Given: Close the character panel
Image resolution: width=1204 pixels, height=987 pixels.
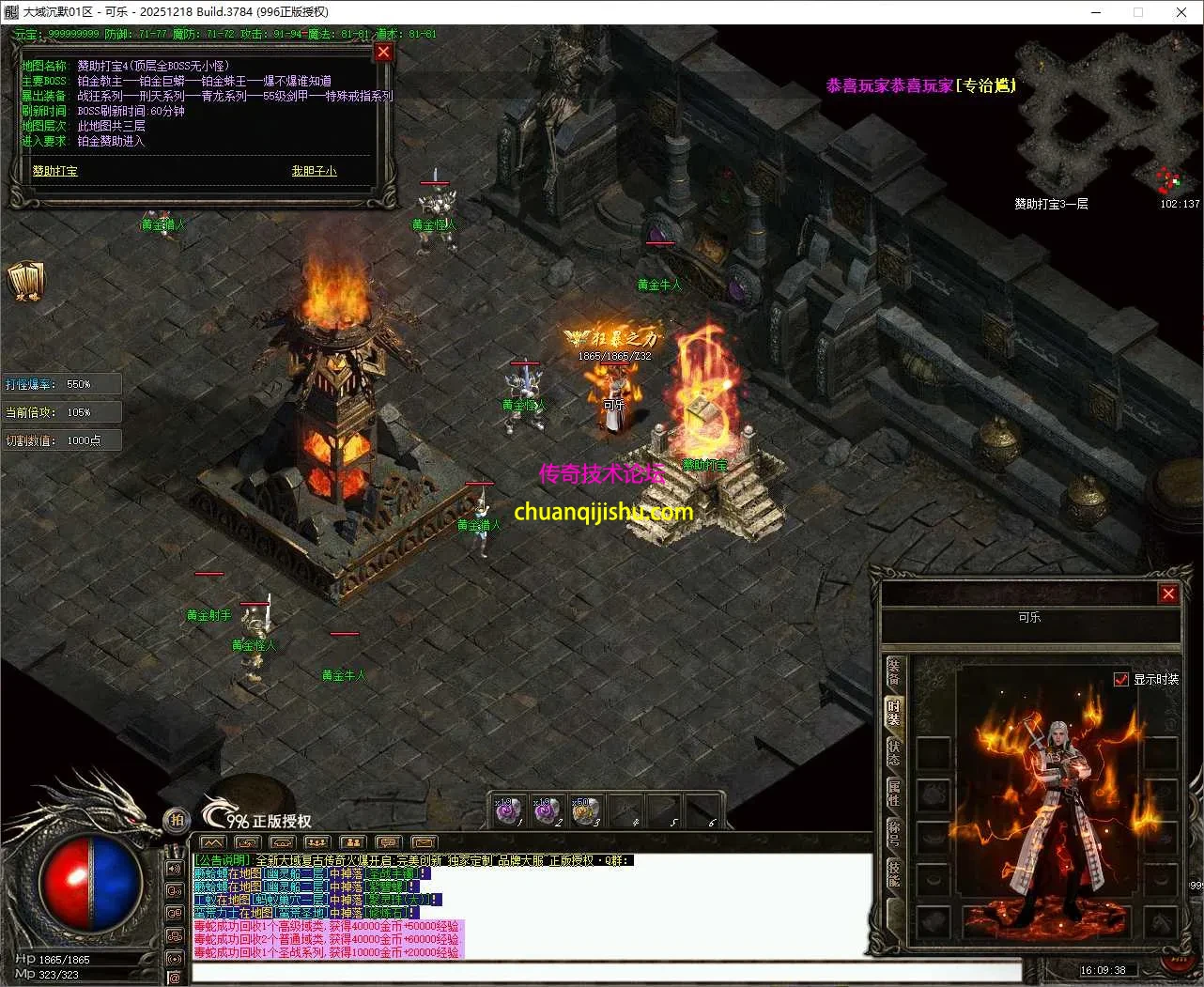Looking at the screenshot, I should coord(1168,594).
